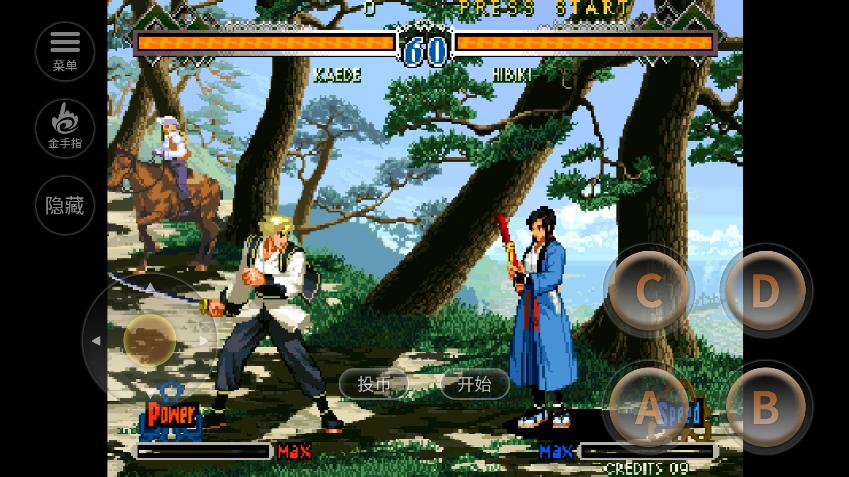Tap the 隐藏 hide controls button

(x=65, y=206)
